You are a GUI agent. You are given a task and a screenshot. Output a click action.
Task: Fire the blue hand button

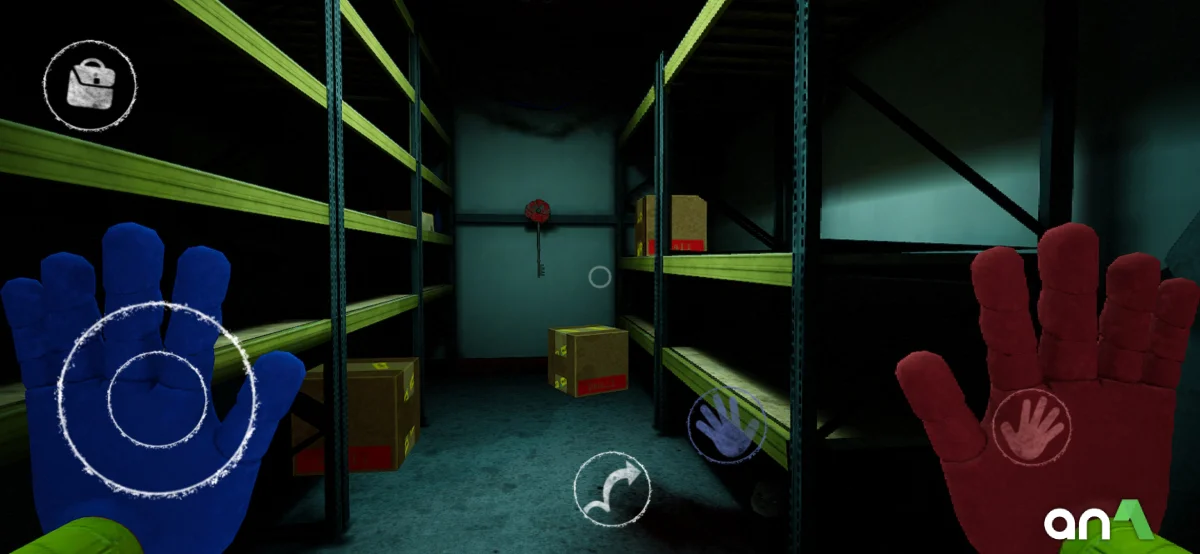tap(727, 424)
